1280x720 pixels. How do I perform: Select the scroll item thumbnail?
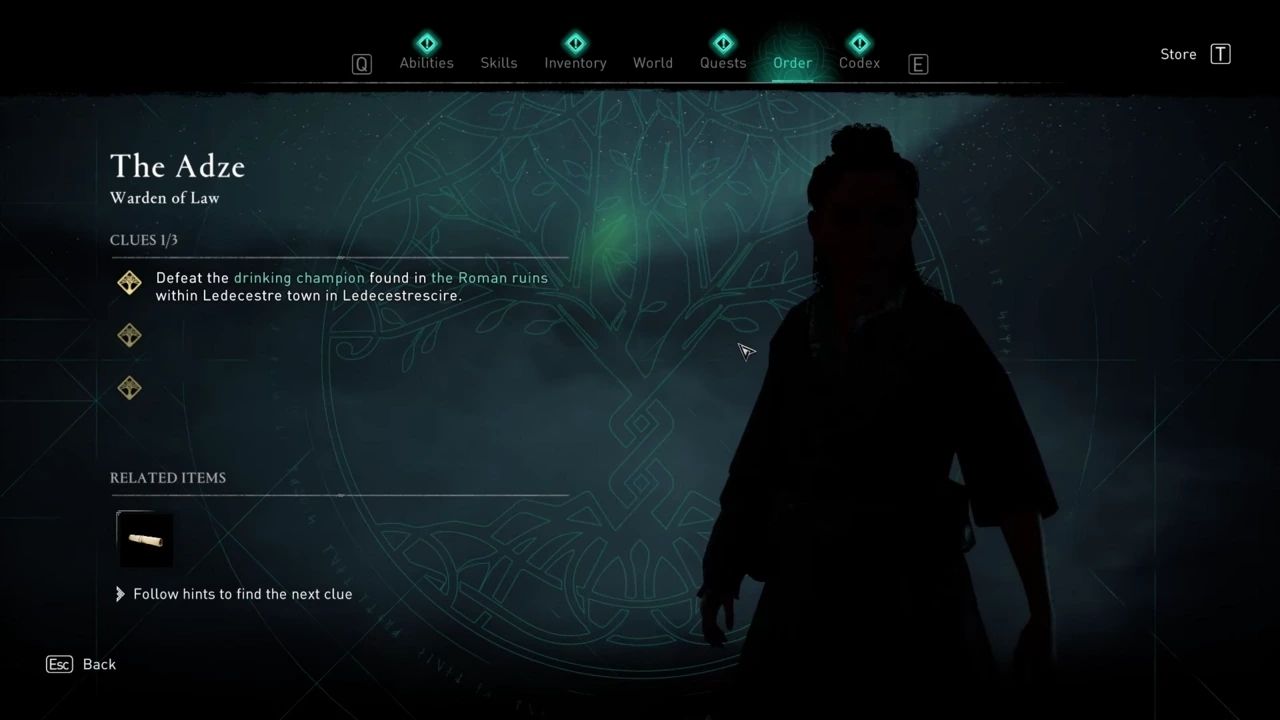144,539
